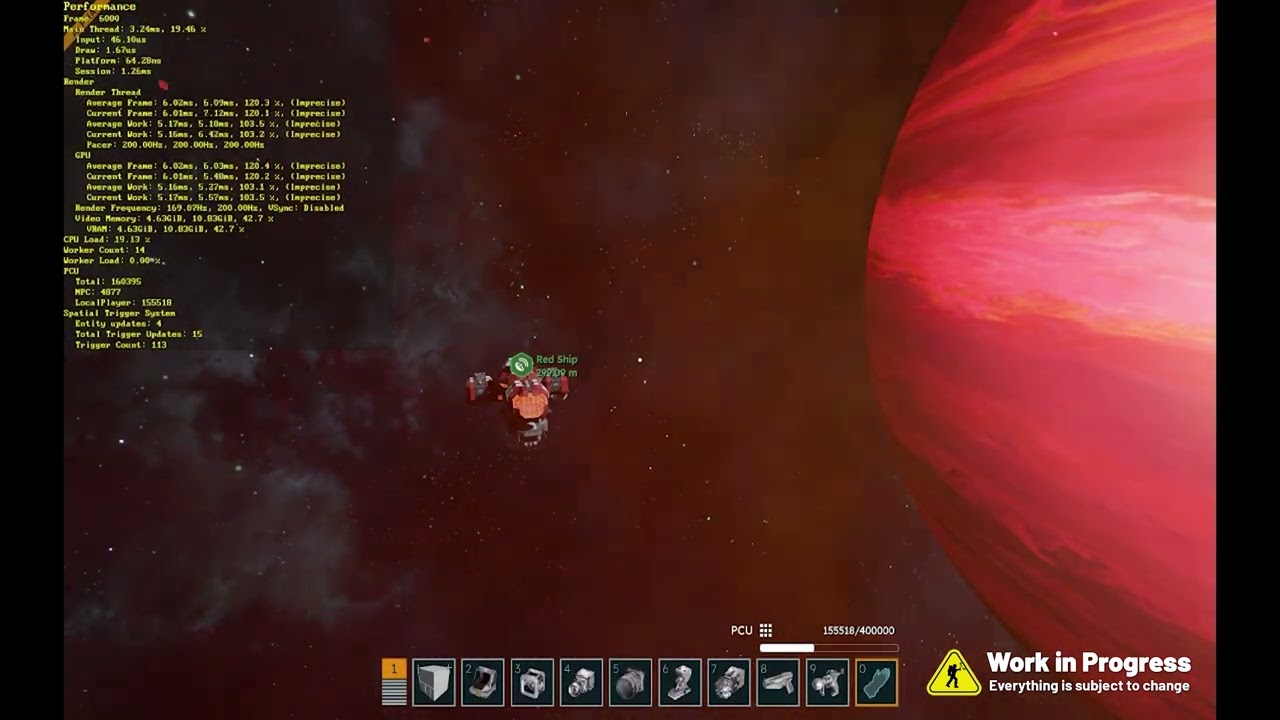Image resolution: width=1280 pixels, height=720 pixels.
Task: Click the PCU grid icon
Action: click(766, 630)
